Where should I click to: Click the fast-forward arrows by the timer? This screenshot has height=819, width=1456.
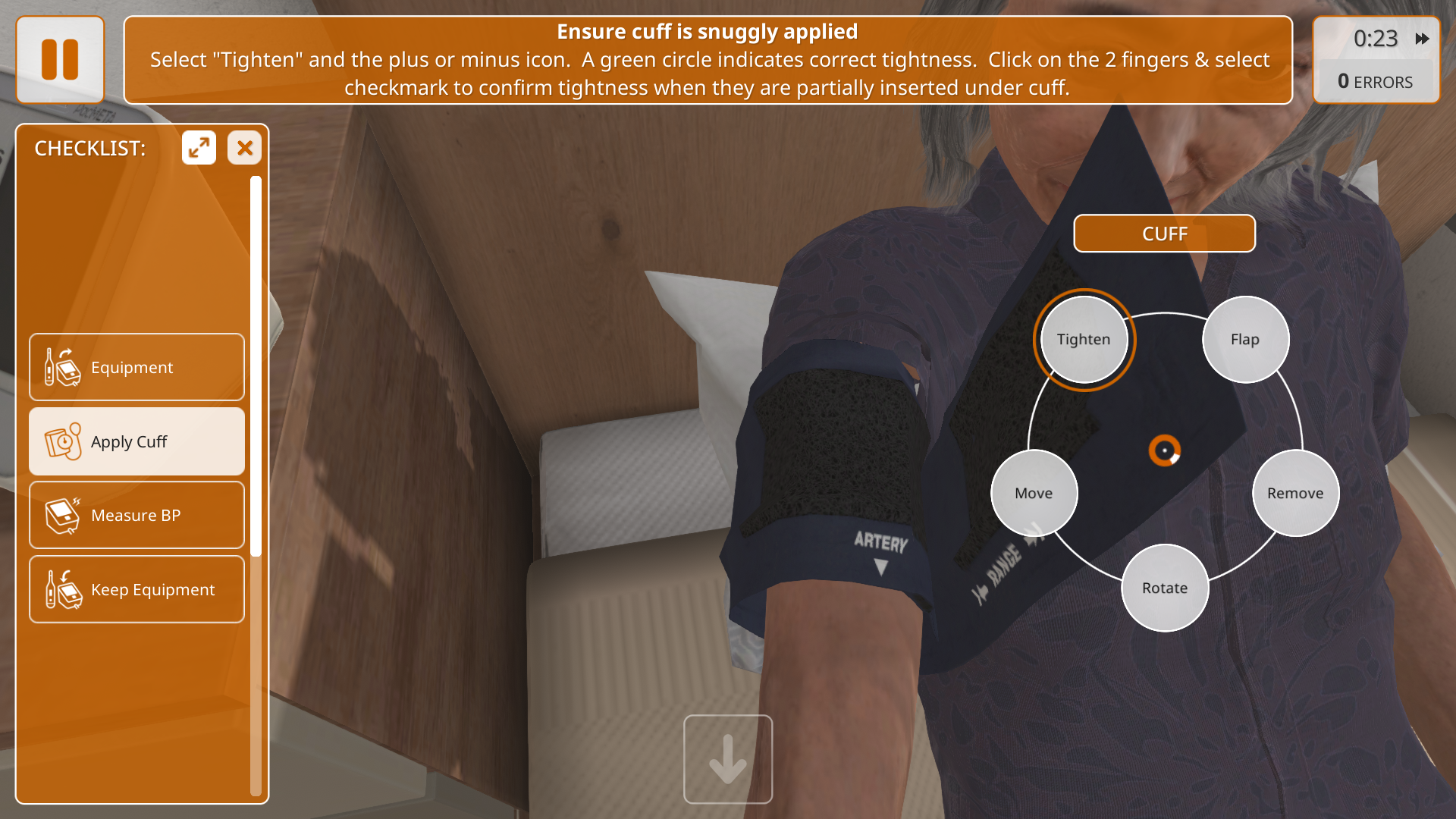[1422, 39]
